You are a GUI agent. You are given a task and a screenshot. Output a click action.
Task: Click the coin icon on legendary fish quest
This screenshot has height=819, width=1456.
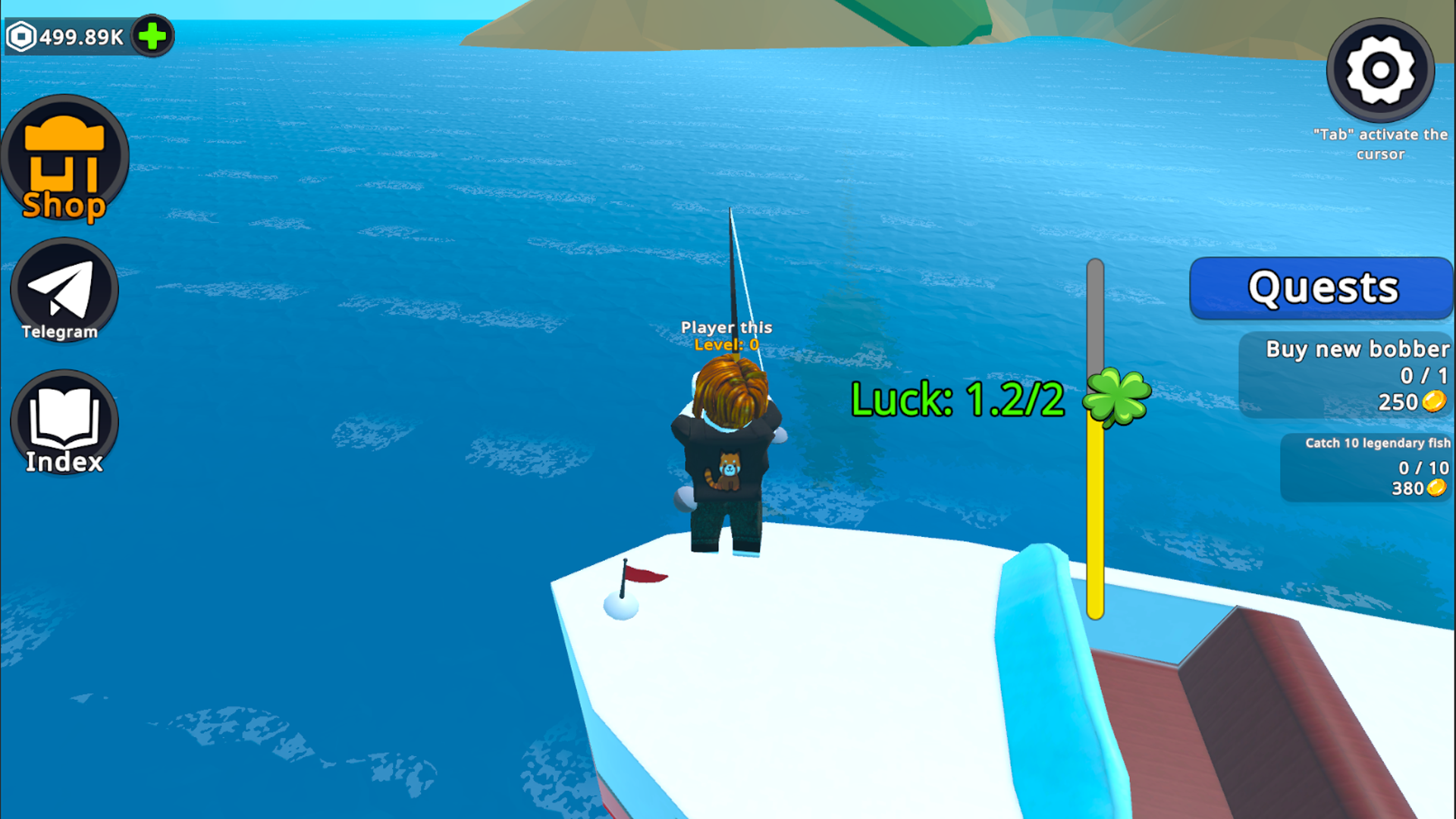(1437, 488)
